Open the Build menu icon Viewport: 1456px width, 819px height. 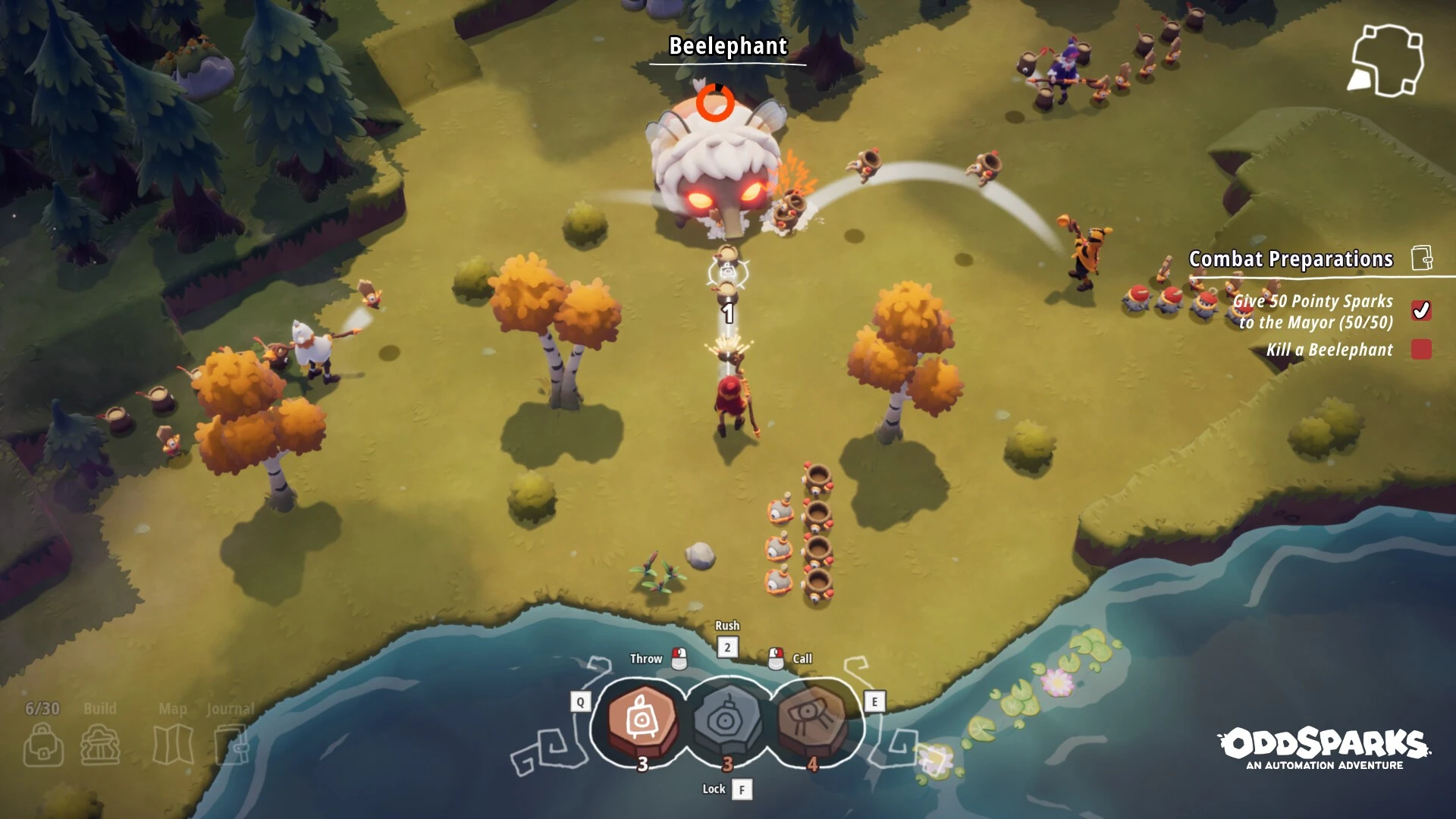[100, 745]
